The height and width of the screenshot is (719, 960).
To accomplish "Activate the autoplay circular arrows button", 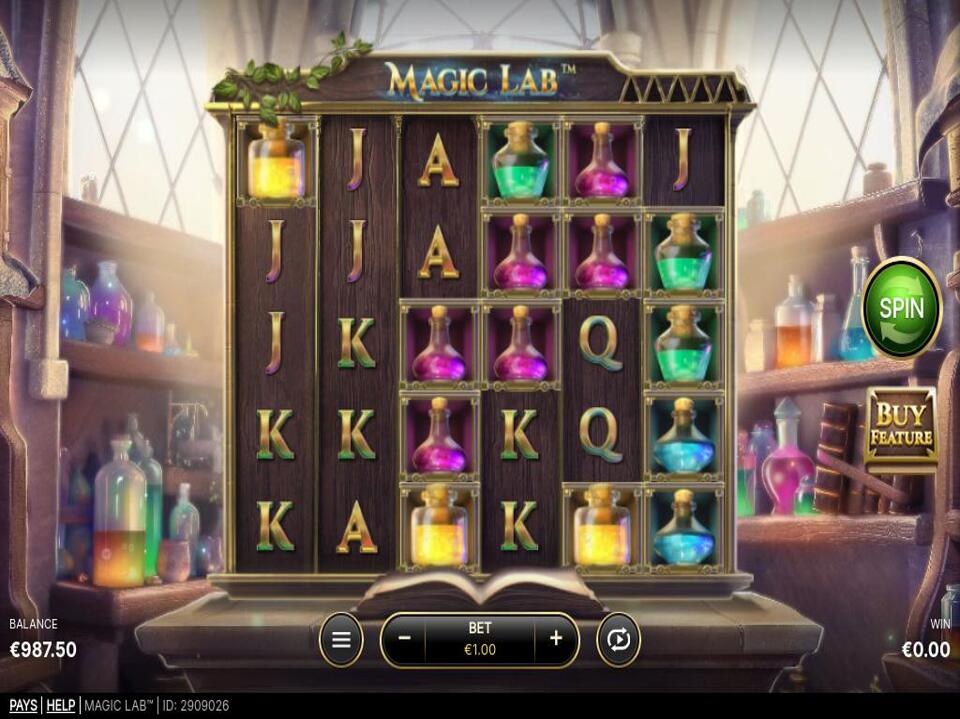I will click(618, 639).
